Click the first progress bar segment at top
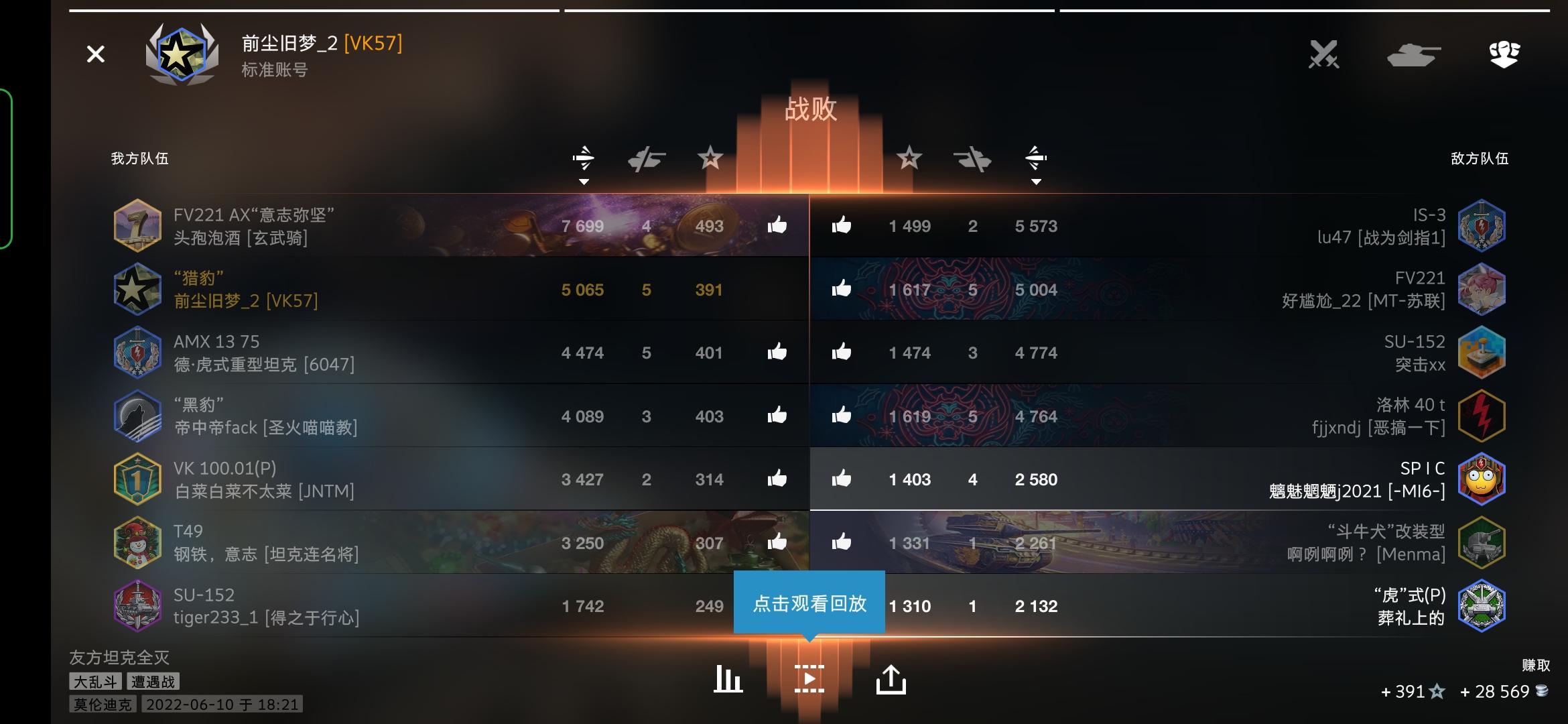Image resolution: width=1568 pixels, height=724 pixels. 313,10
